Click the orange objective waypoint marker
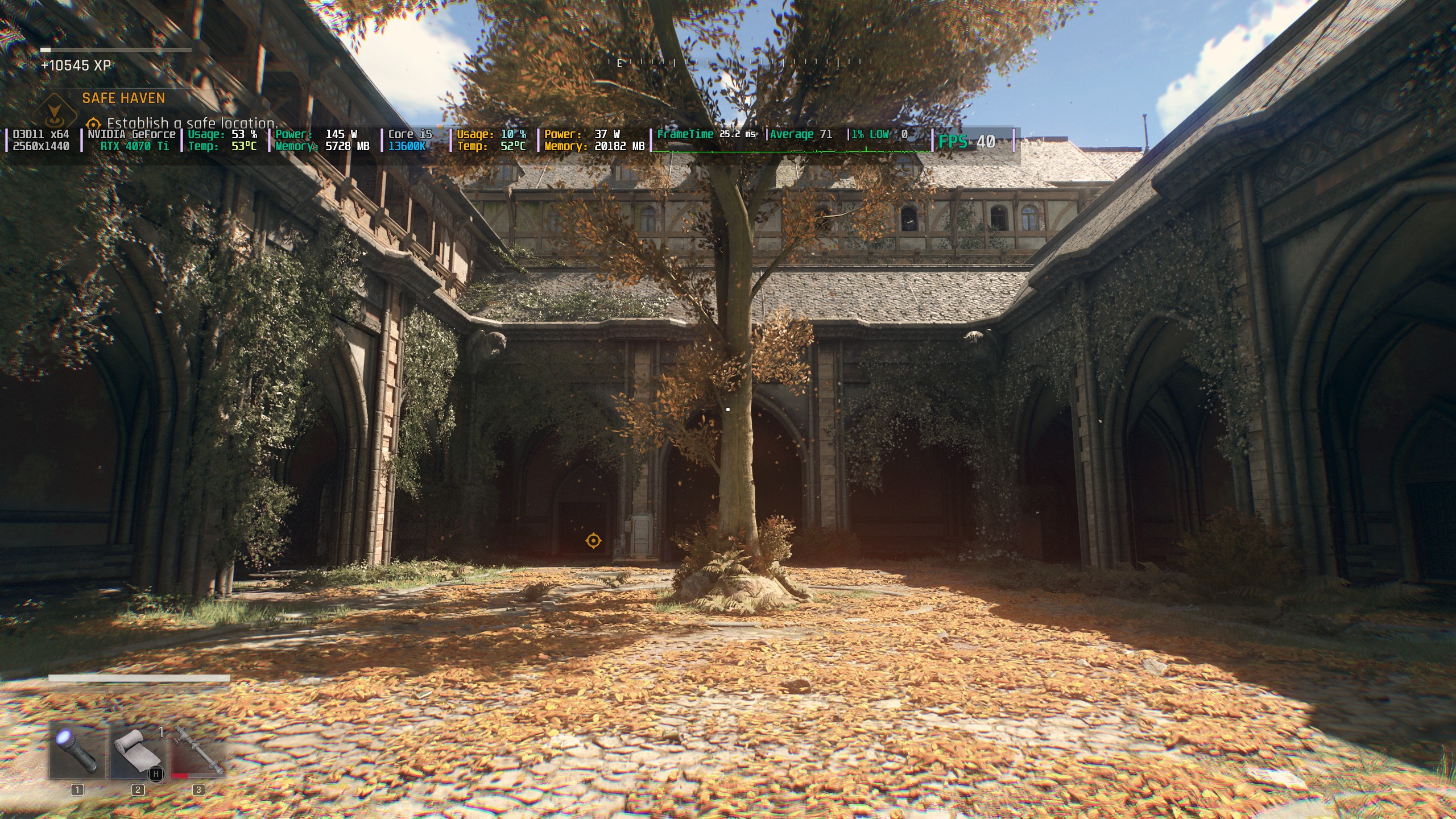The image size is (1456, 819). click(593, 540)
